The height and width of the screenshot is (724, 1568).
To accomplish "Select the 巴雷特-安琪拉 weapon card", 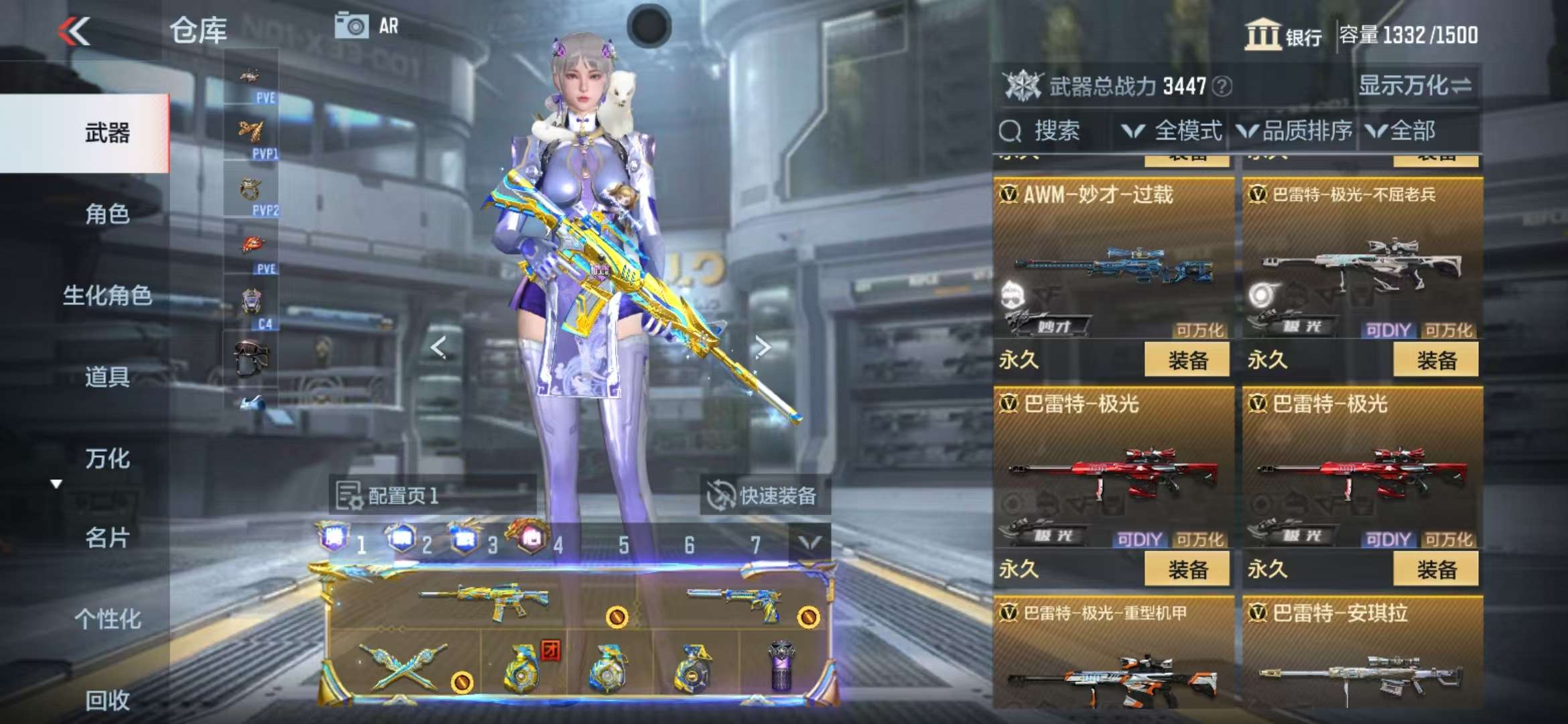I will [x=1362, y=654].
